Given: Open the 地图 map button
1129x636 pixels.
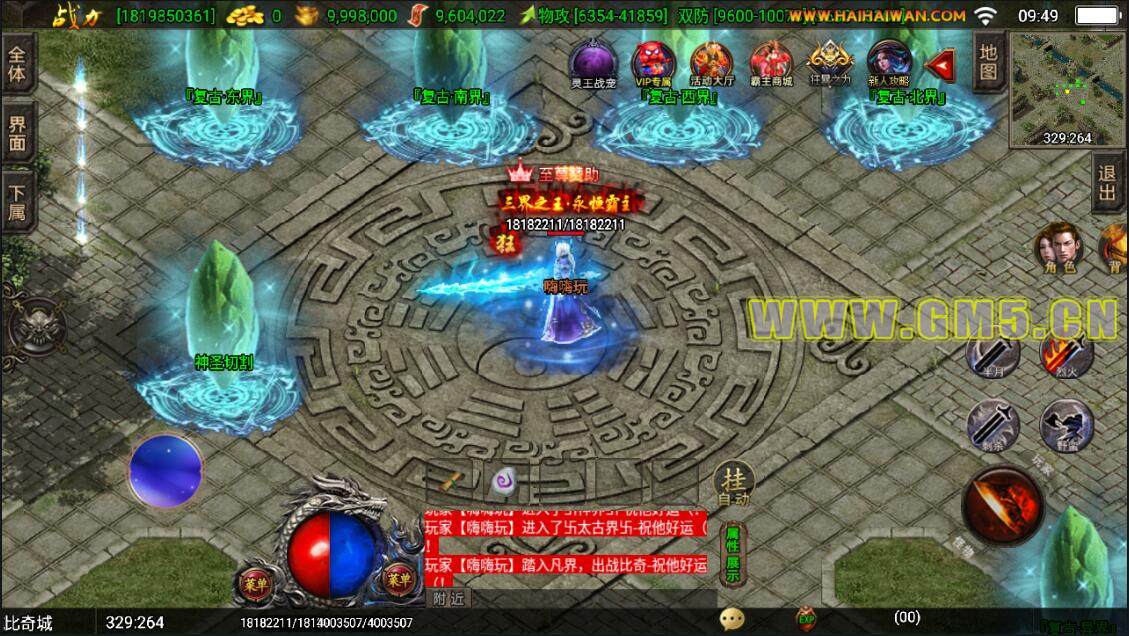Looking at the screenshot, I should (988, 61).
